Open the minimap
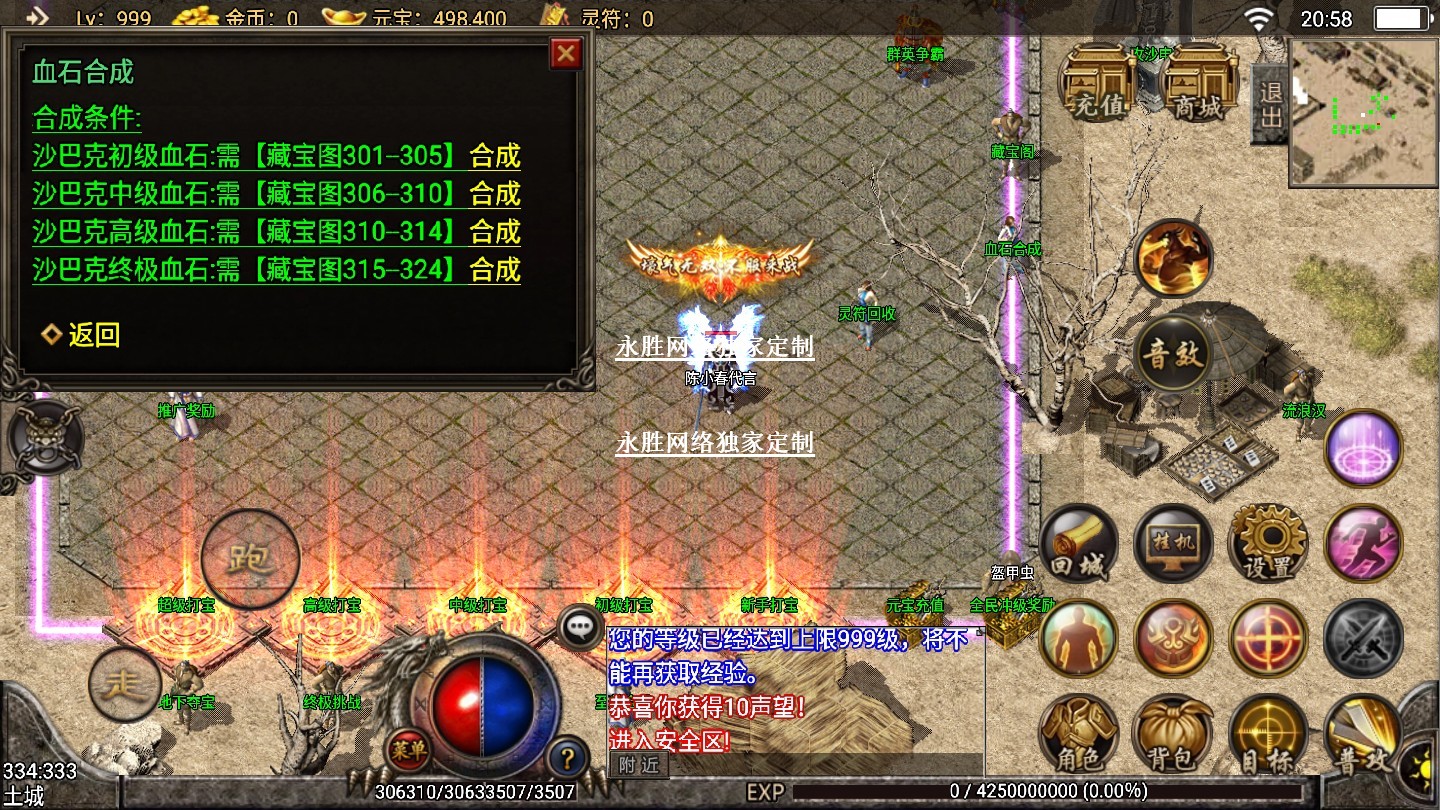The height and width of the screenshot is (810, 1440). 1363,112
